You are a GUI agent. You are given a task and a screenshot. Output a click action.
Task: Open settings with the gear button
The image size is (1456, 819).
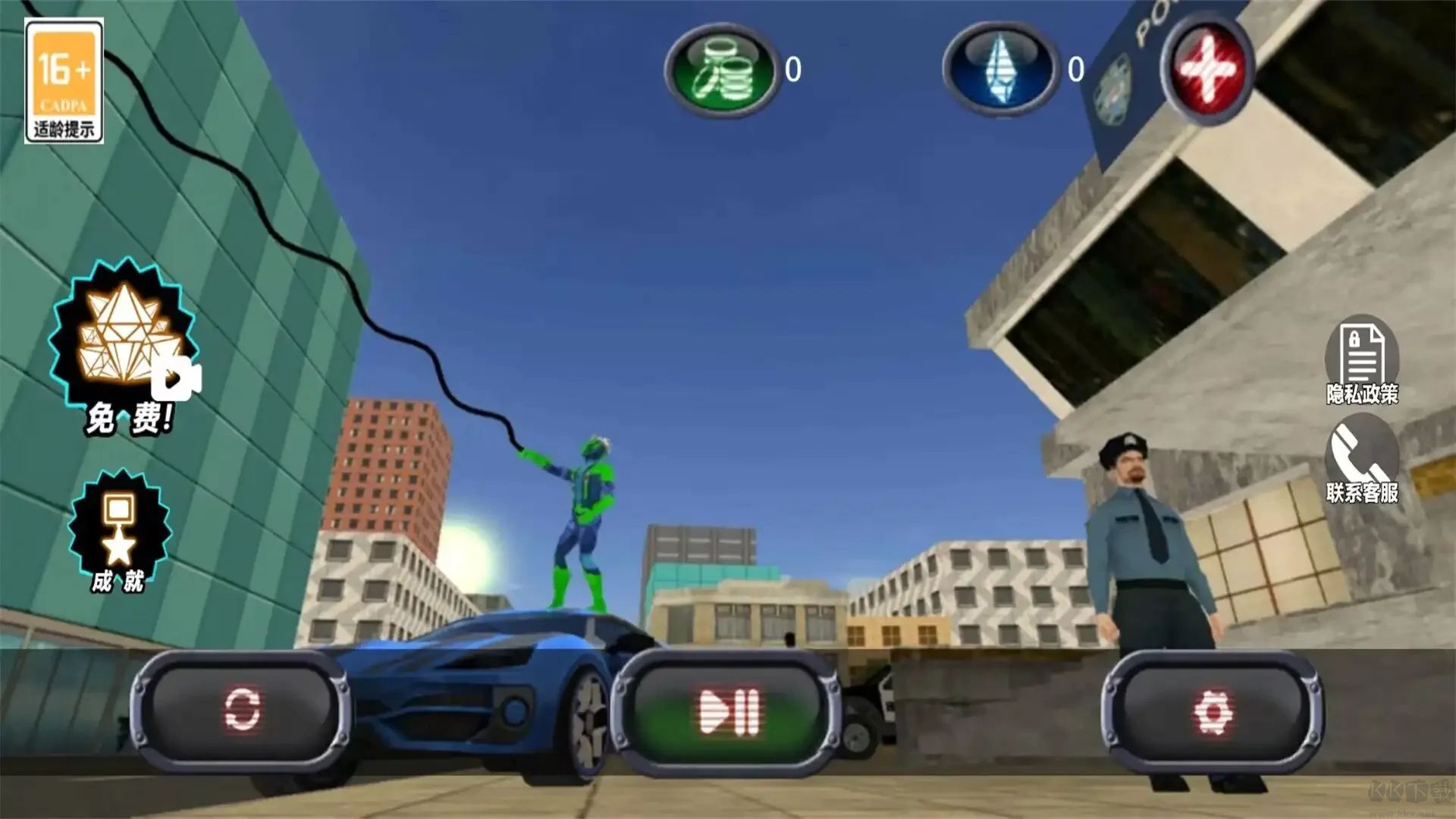pyautogui.click(x=1213, y=711)
